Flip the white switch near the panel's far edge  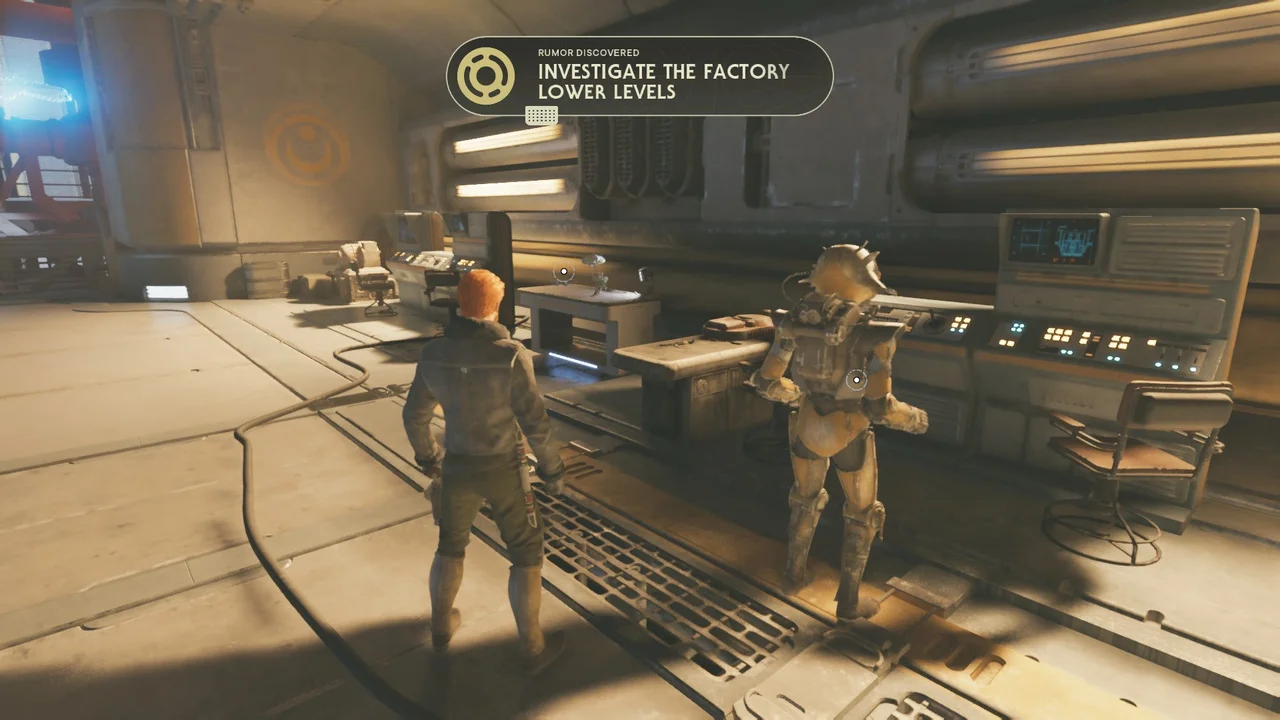click(1151, 342)
